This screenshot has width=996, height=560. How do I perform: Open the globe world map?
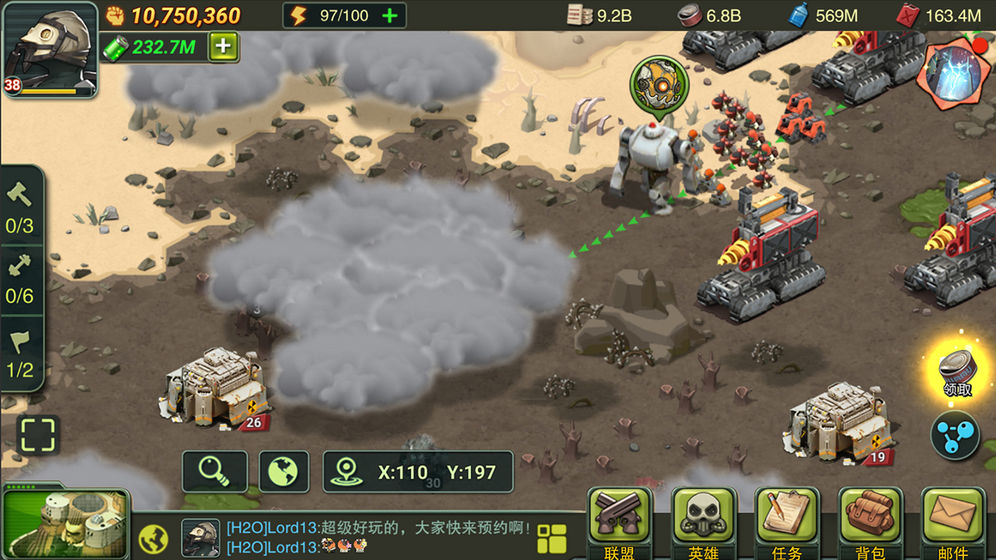click(283, 471)
